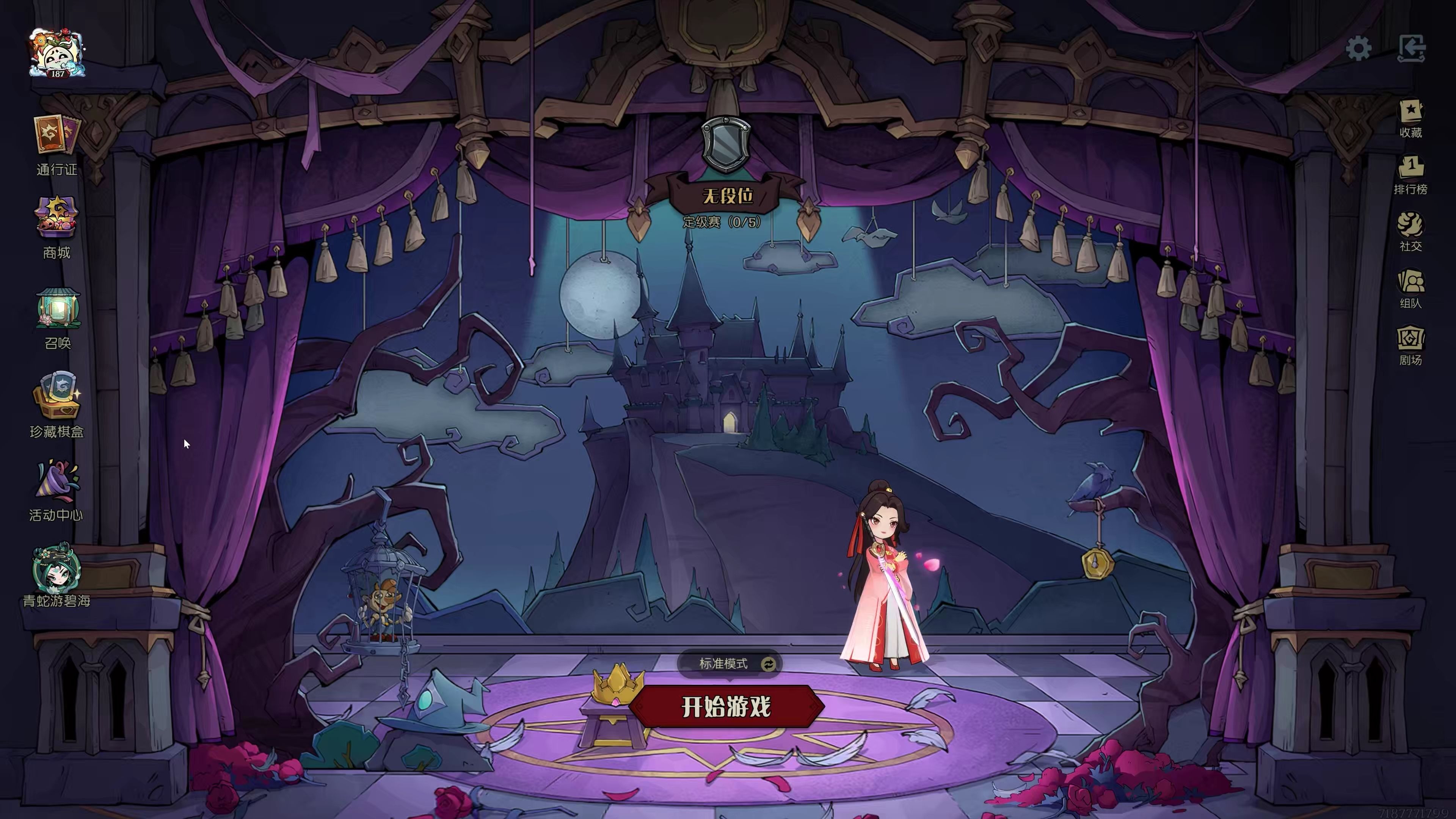Click the exit game icon
Screen dimensions: 1456x819
(x=1411, y=49)
